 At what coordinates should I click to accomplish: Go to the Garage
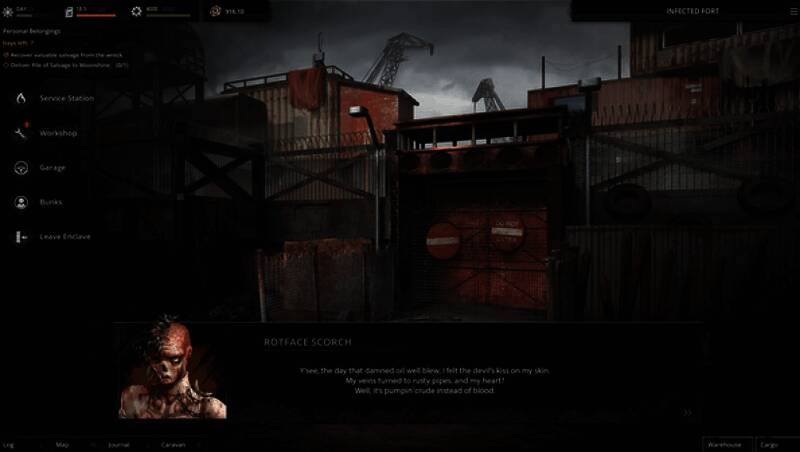click(x=51, y=168)
